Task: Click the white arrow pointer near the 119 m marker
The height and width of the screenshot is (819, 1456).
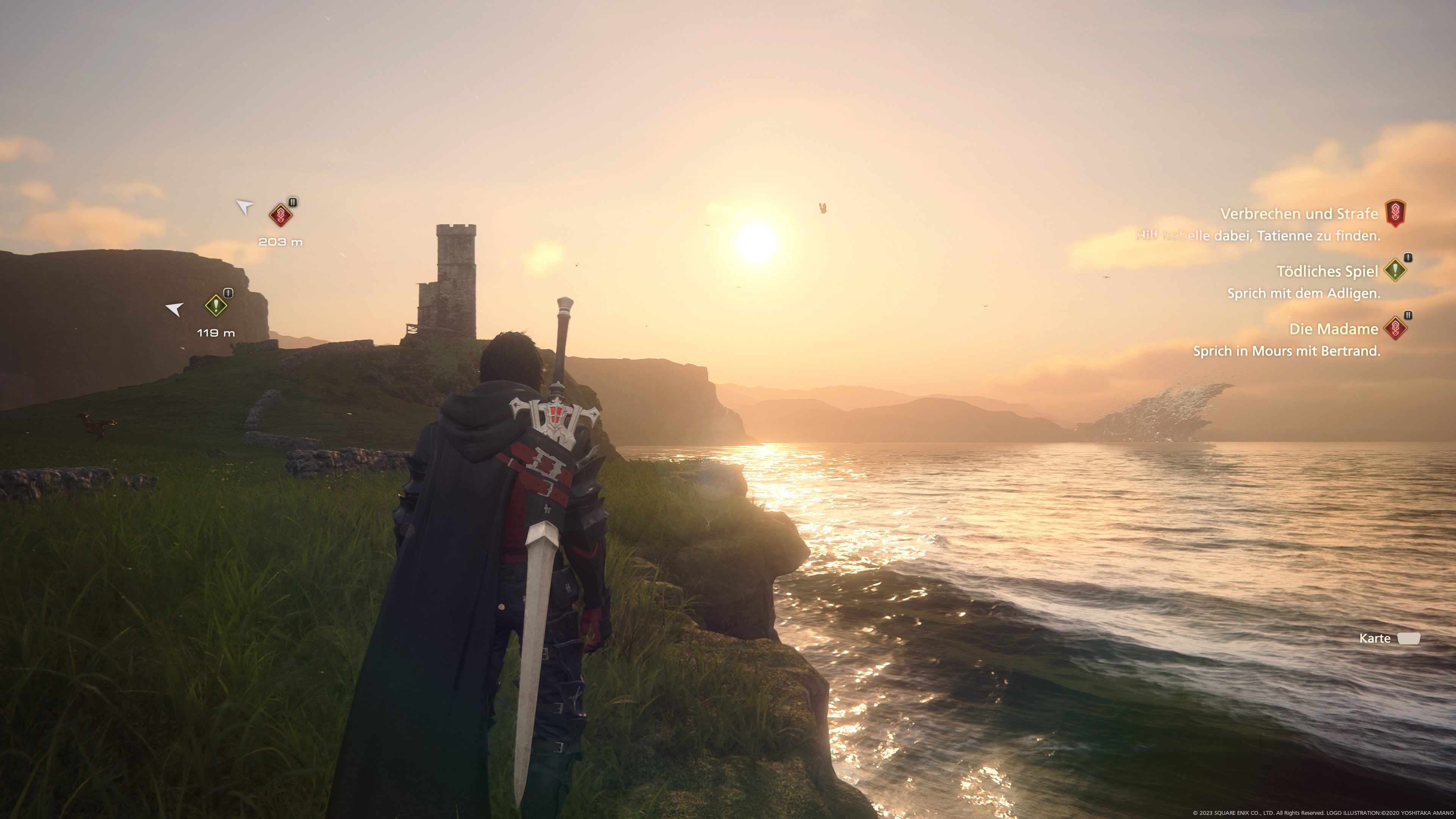Action: [x=175, y=310]
